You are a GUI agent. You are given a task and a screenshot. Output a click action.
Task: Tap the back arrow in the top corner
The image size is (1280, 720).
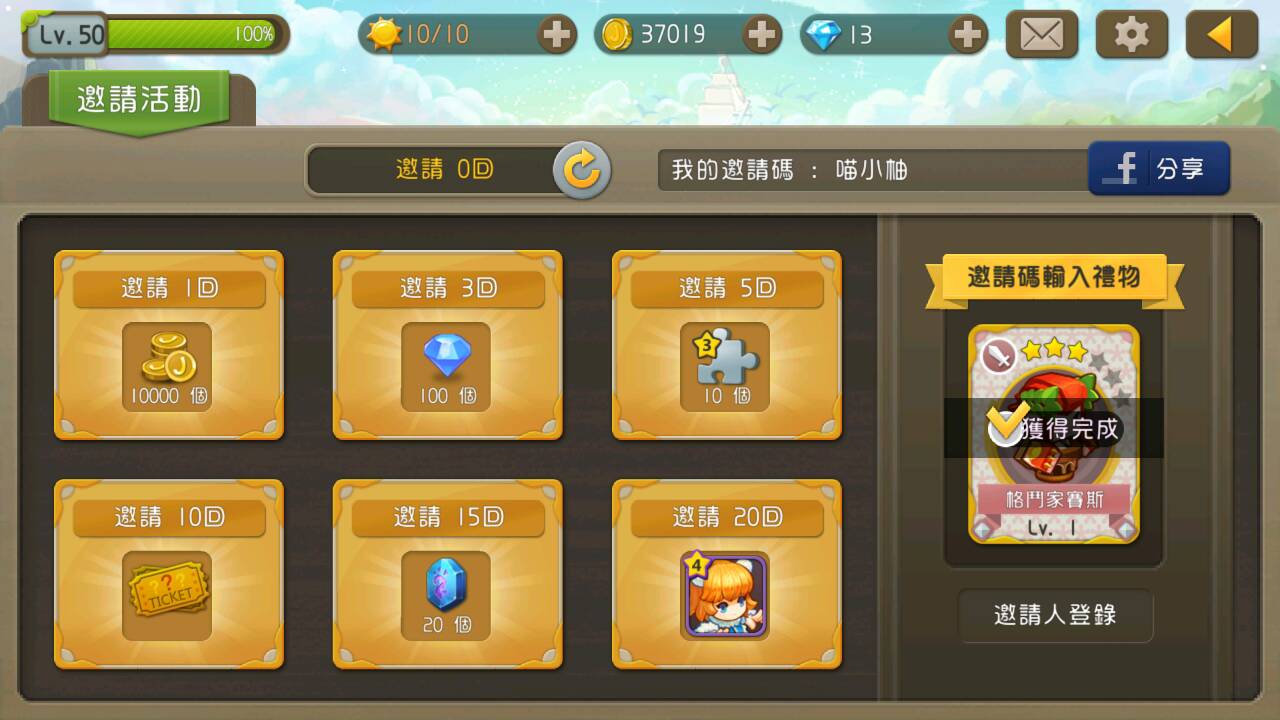(1219, 32)
